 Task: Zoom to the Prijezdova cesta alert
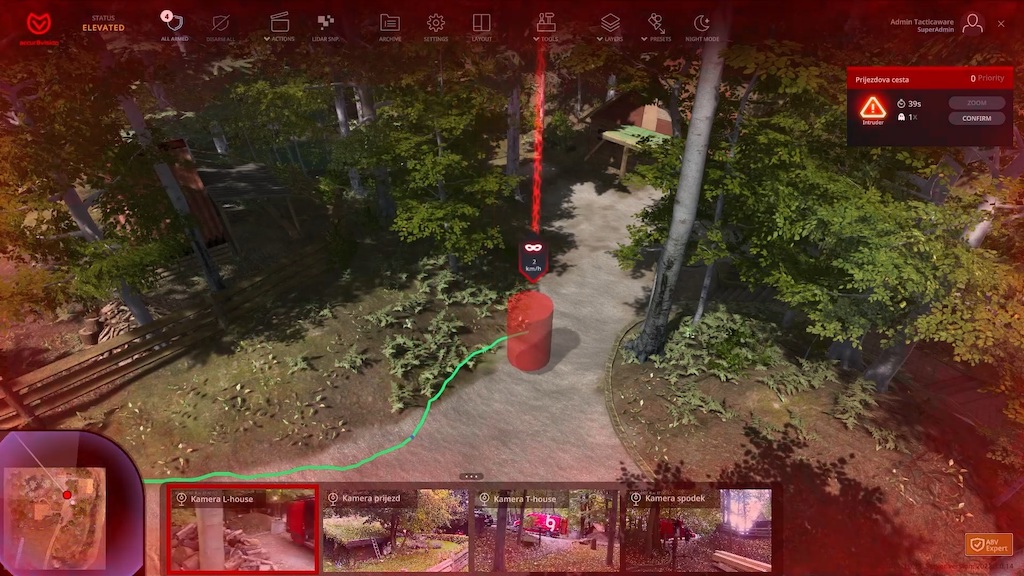(x=976, y=102)
